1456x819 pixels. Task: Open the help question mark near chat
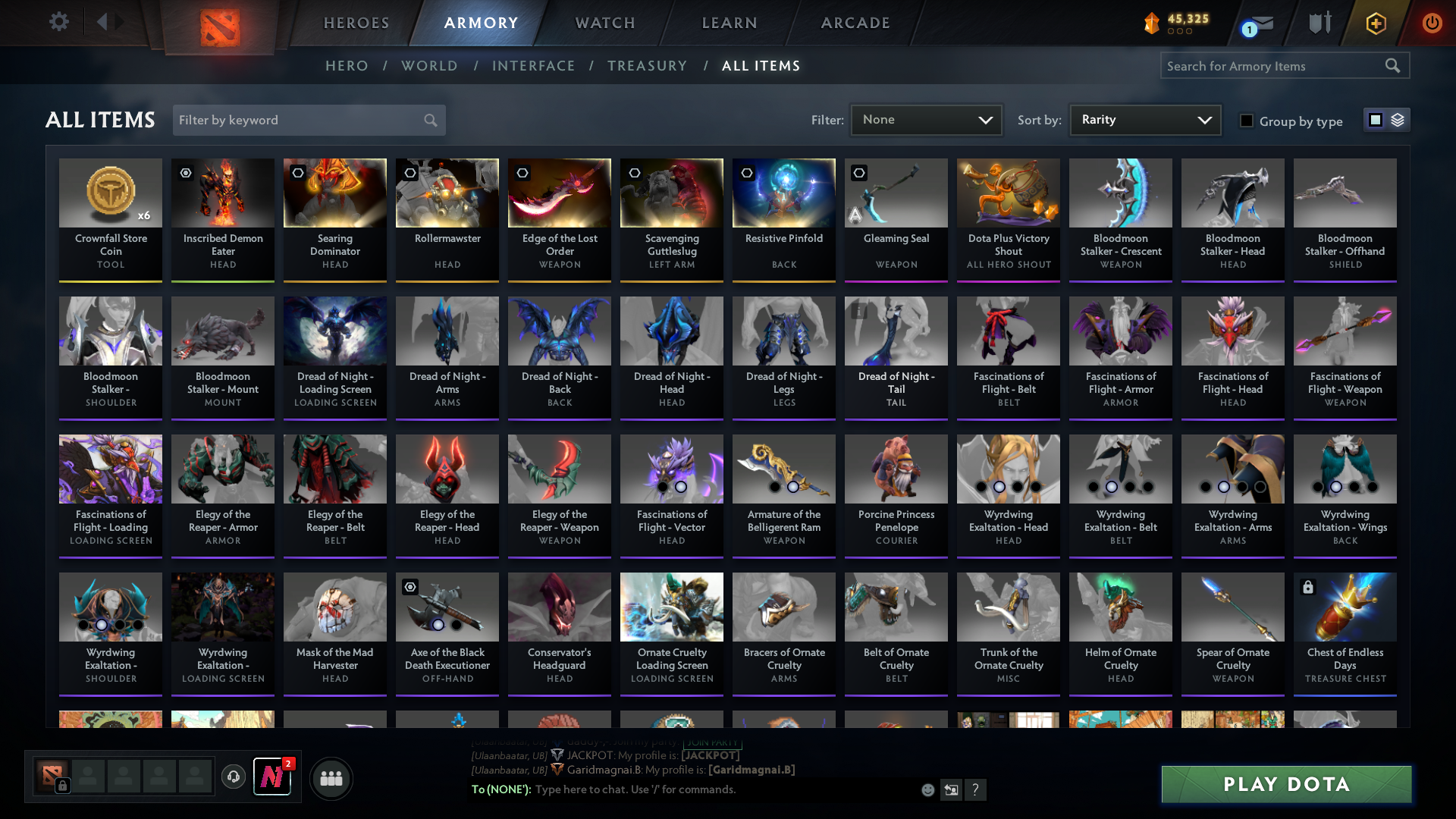[976, 790]
